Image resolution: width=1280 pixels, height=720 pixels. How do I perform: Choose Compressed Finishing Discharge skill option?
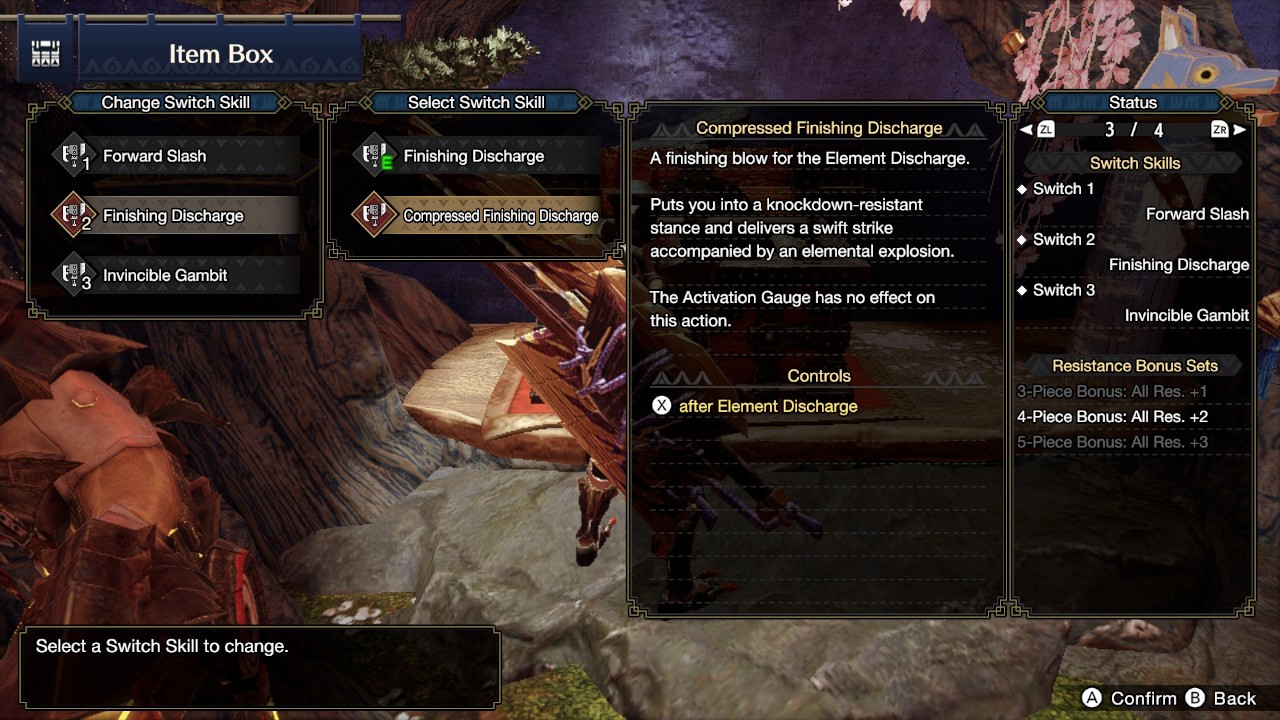[x=478, y=216]
